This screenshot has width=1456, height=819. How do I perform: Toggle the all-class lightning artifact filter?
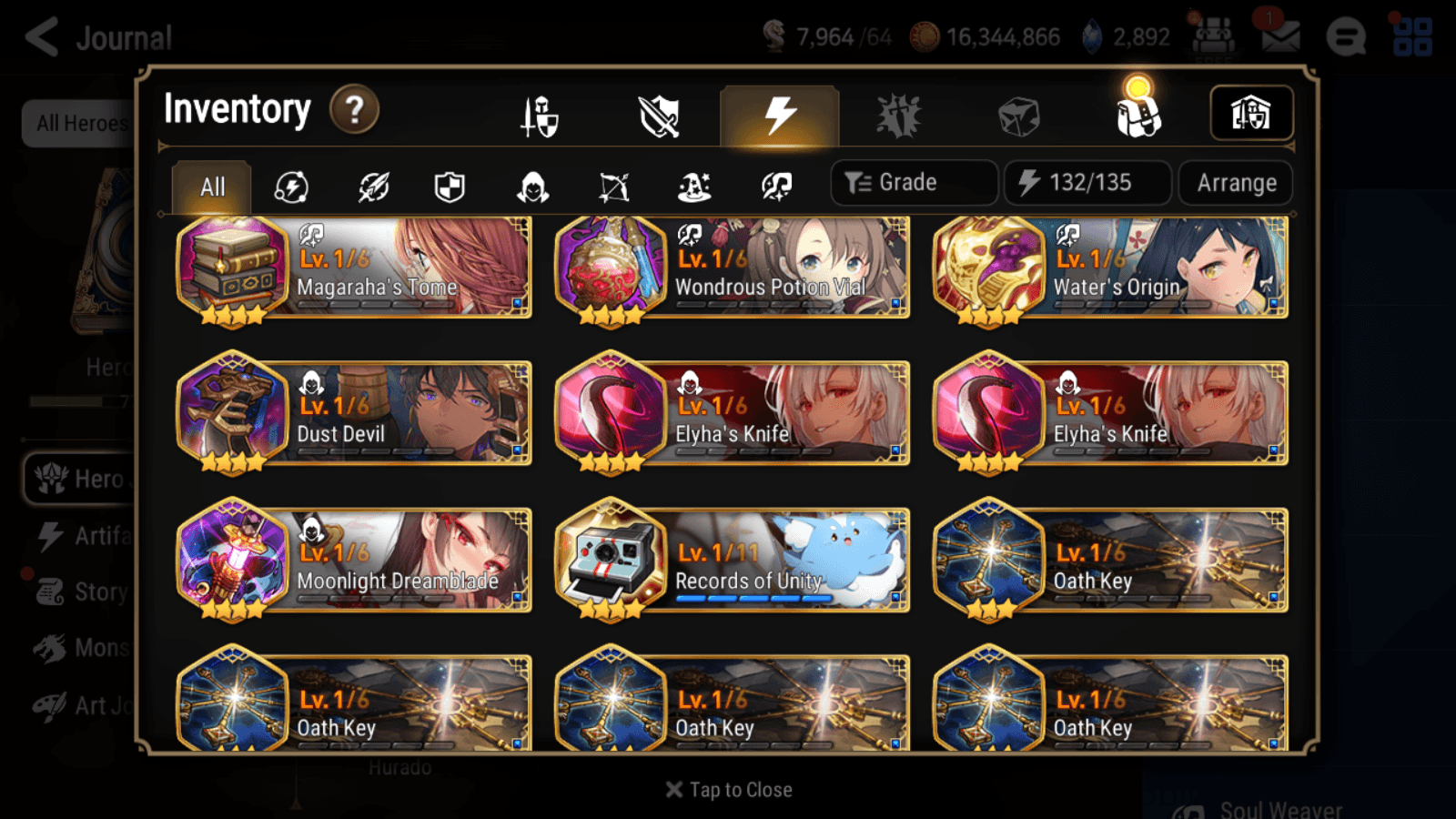291,187
